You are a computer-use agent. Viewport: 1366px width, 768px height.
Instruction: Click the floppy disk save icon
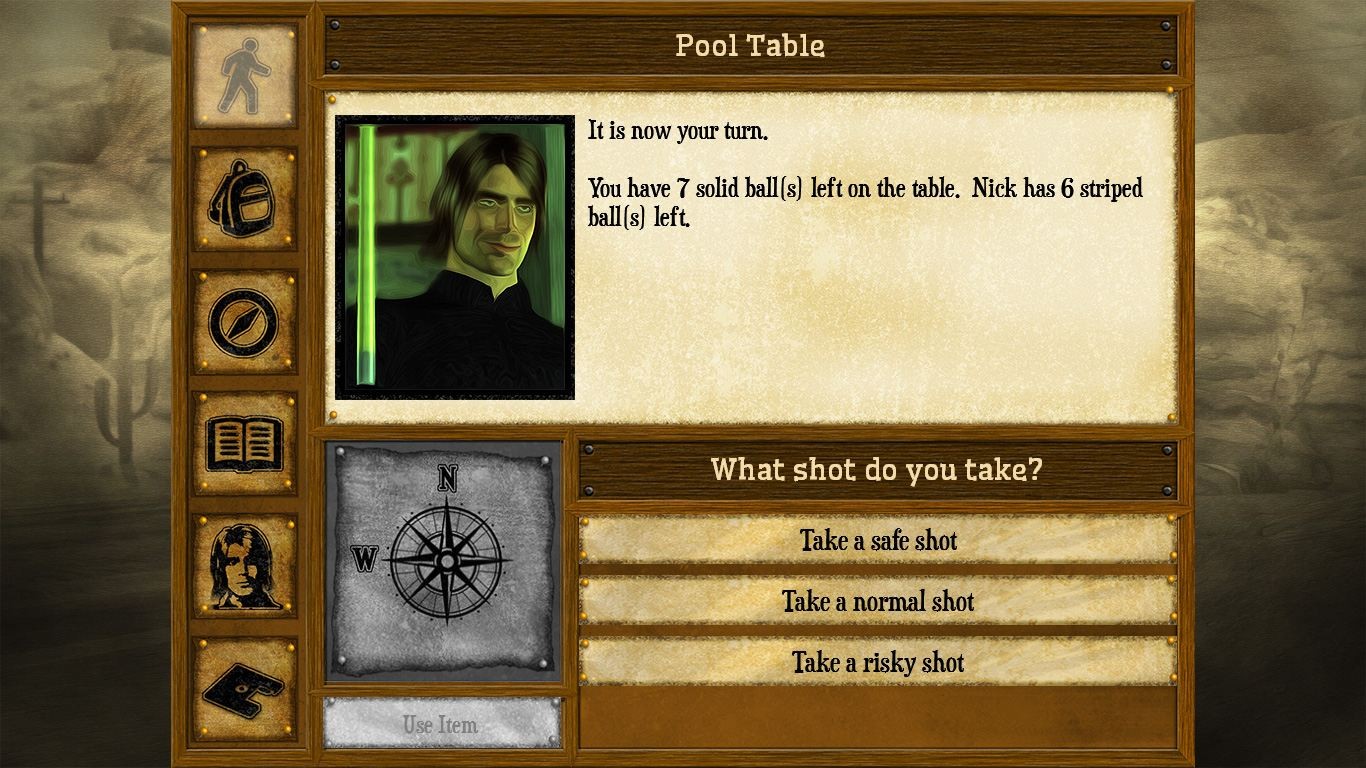click(244, 688)
